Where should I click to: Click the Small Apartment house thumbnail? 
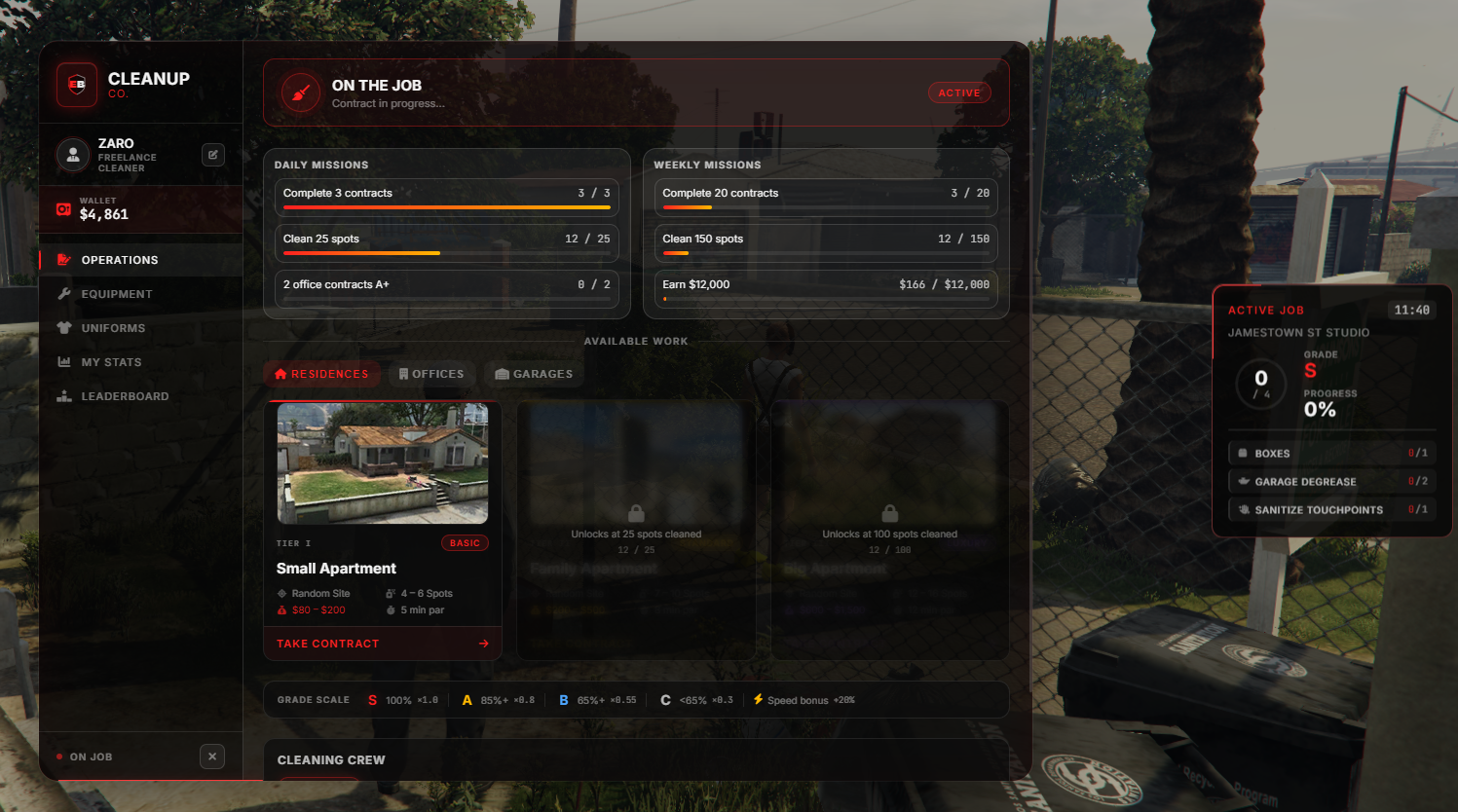tap(382, 463)
